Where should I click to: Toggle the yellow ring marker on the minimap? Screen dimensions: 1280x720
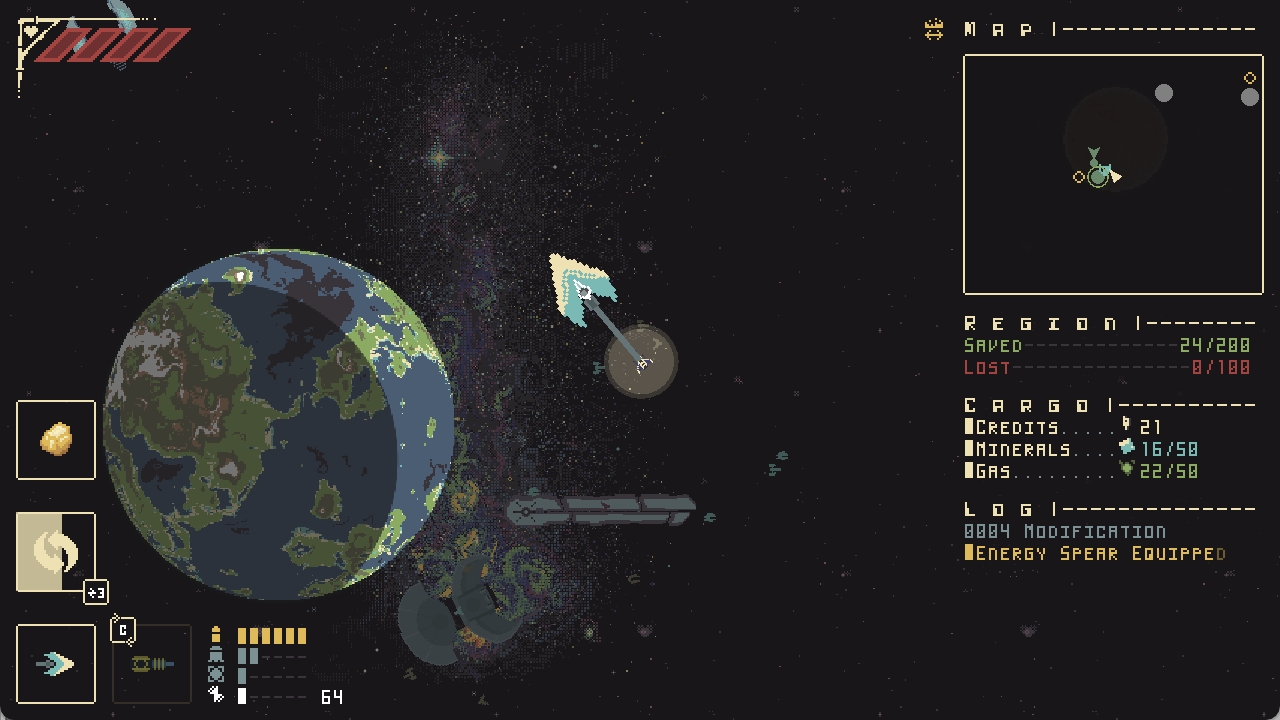(1078, 177)
